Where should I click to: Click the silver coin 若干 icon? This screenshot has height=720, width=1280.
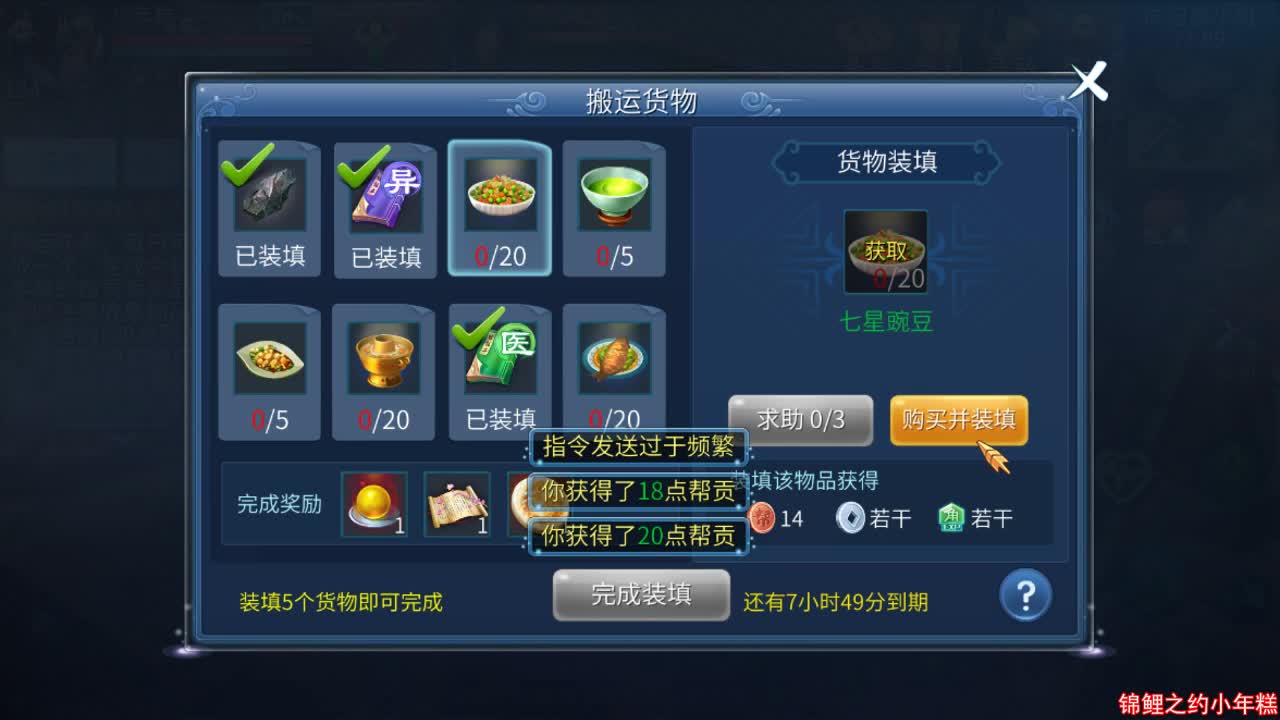[848, 518]
